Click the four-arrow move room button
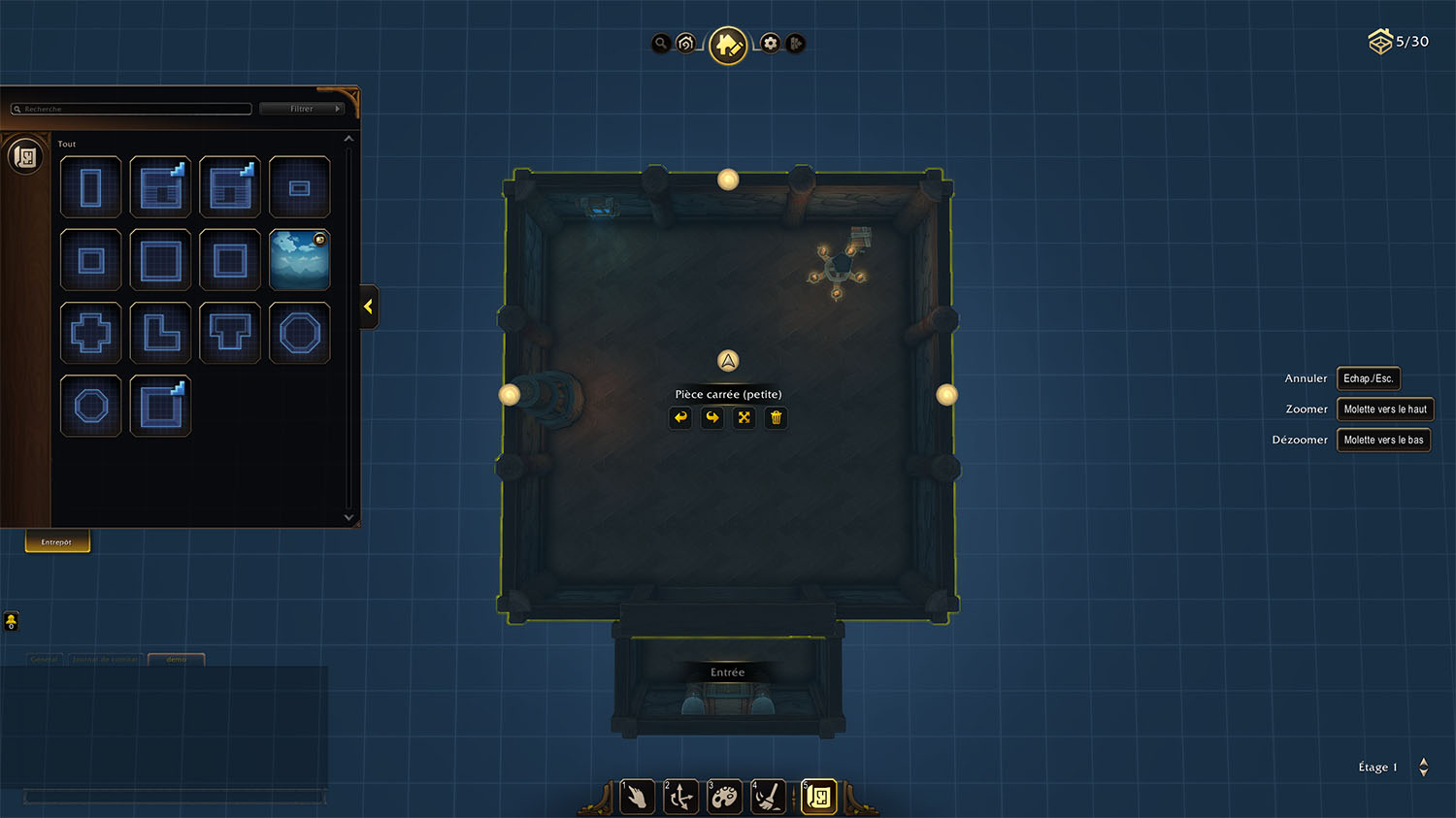The height and width of the screenshot is (818, 1456). [x=745, y=417]
